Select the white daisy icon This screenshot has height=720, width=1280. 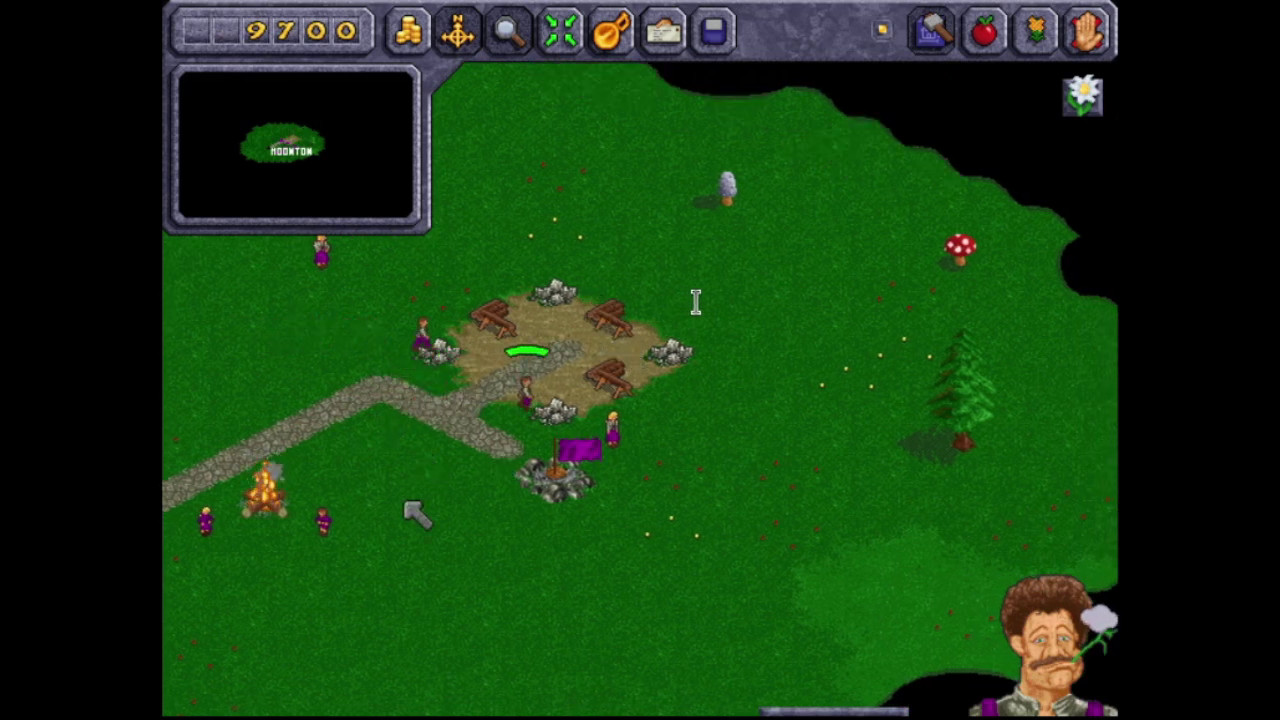1083,95
